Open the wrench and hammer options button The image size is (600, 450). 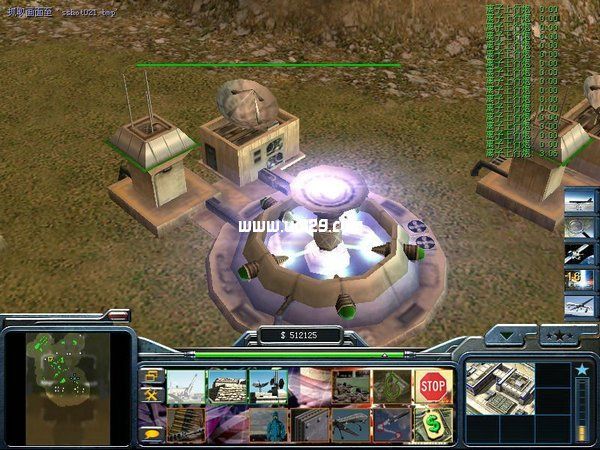click(151, 396)
